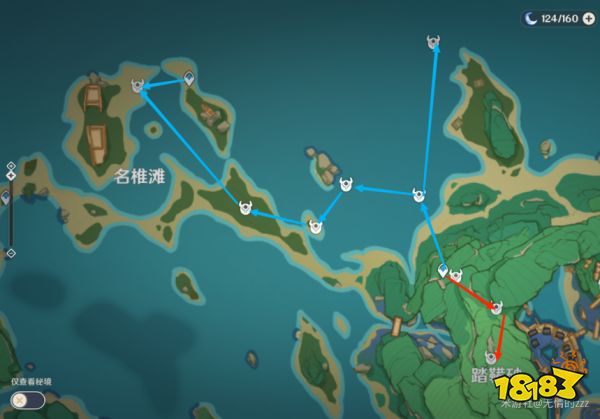This screenshot has height=419, width=600.
Task: Zoom out the map with the bottom slider button
Action: (10, 253)
